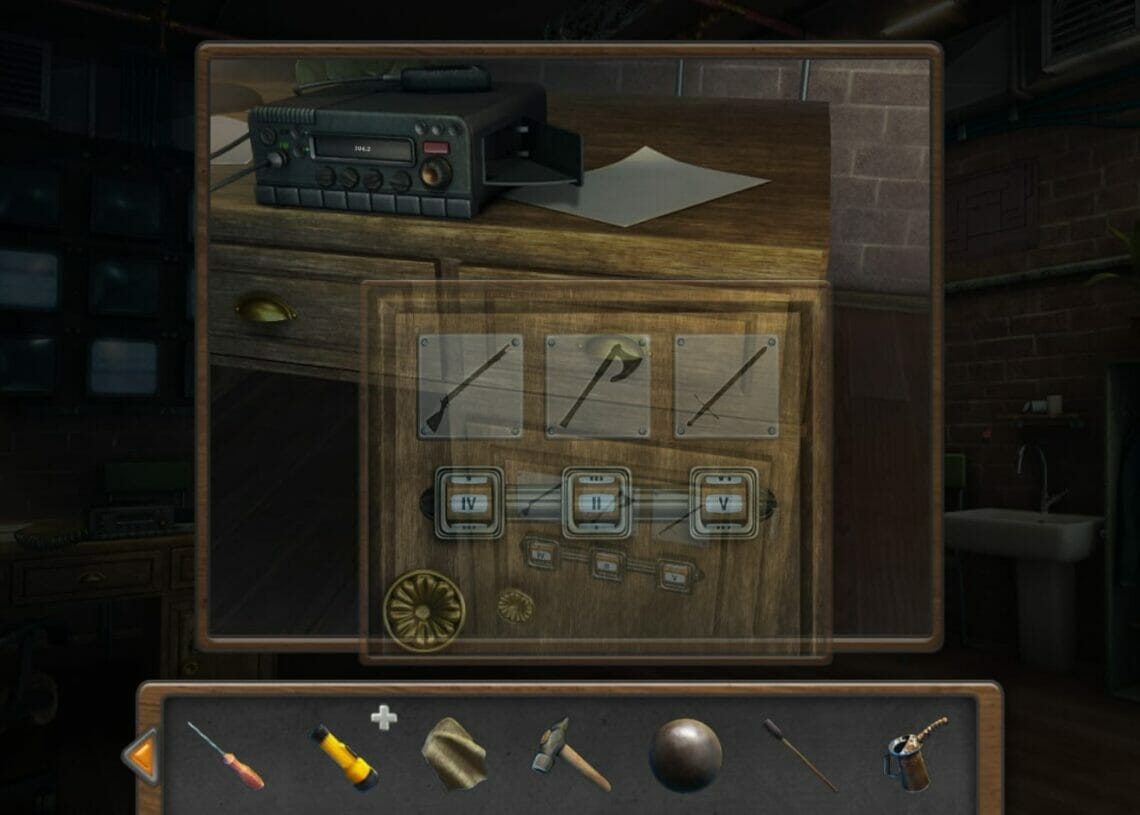Turn the dial showing numeral V
Image resolution: width=1140 pixels, height=815 pixels.
click(x=723, y=502)
